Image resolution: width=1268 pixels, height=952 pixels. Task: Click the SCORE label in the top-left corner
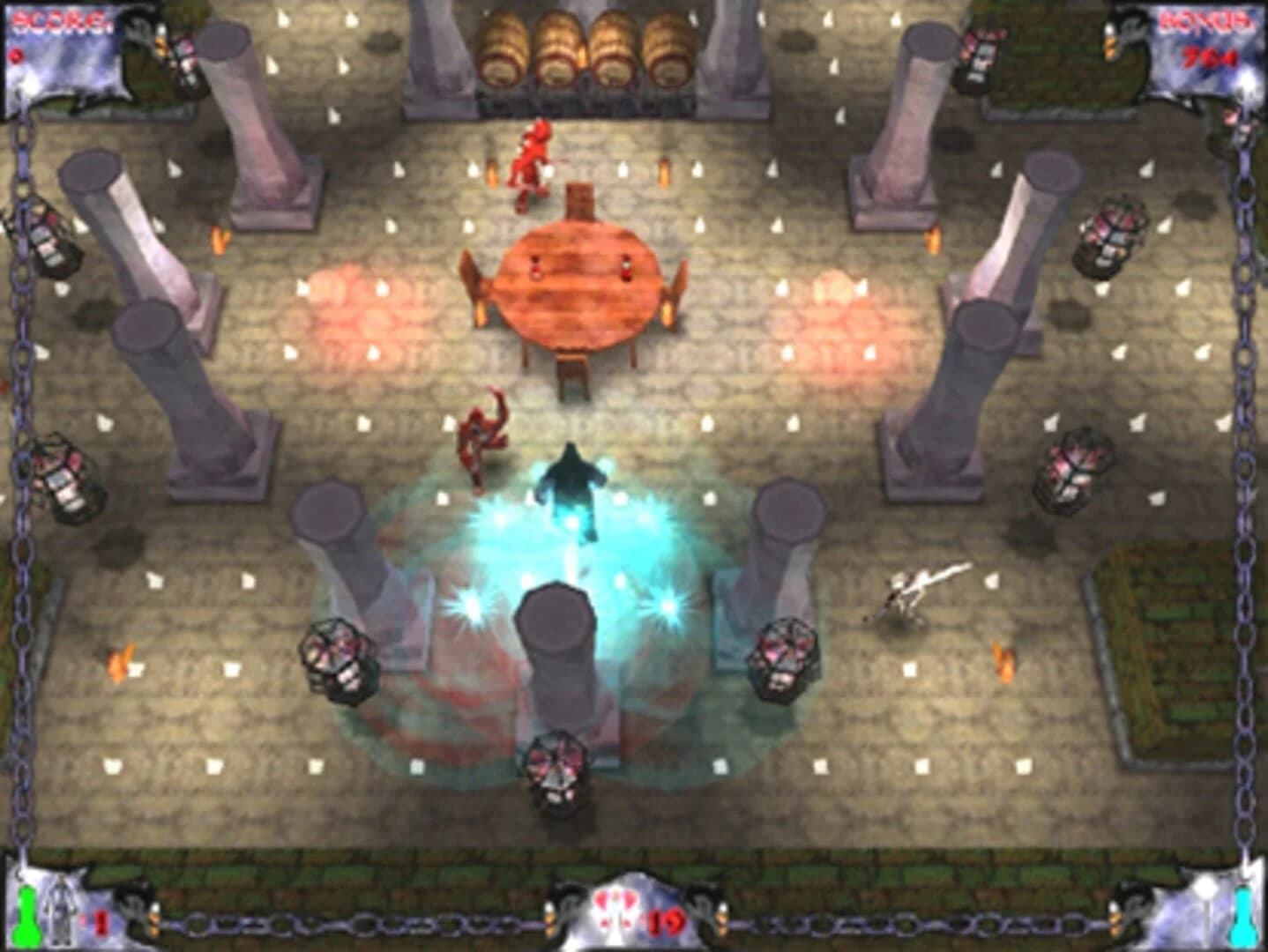[62, 18]
